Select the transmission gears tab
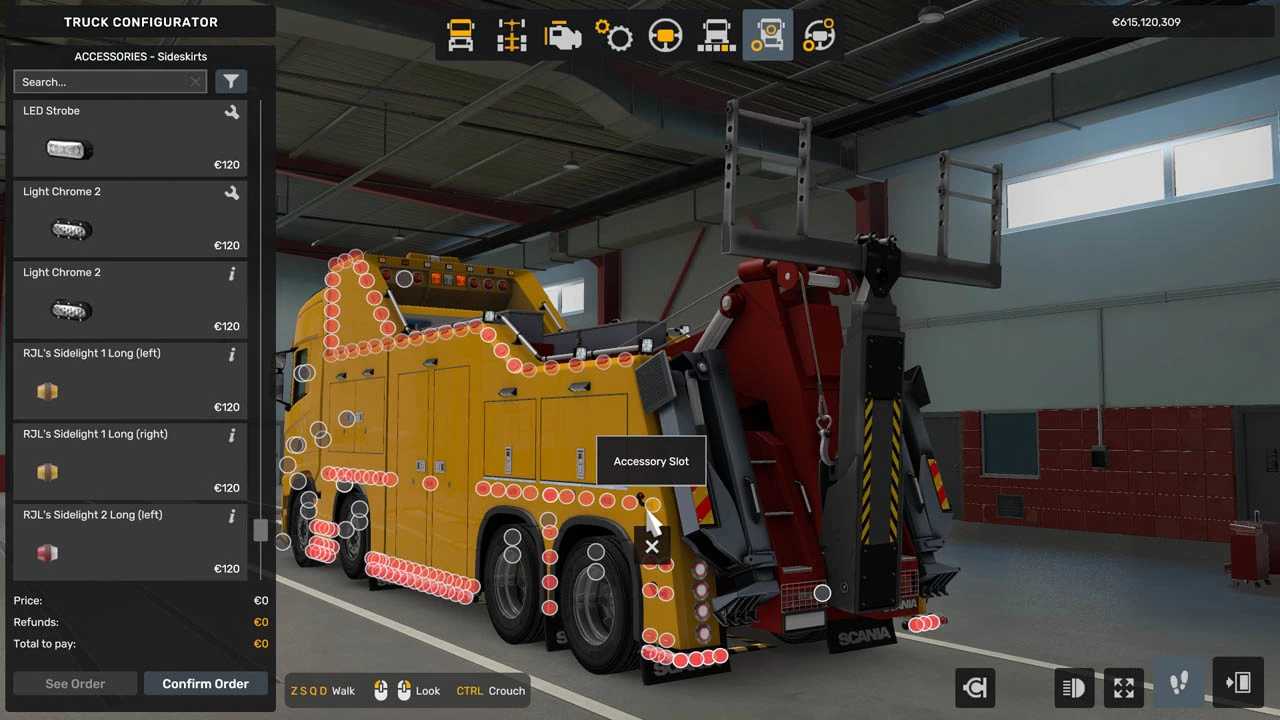Viewport: 1280px width, 720px height. click(x=614, y=36)
